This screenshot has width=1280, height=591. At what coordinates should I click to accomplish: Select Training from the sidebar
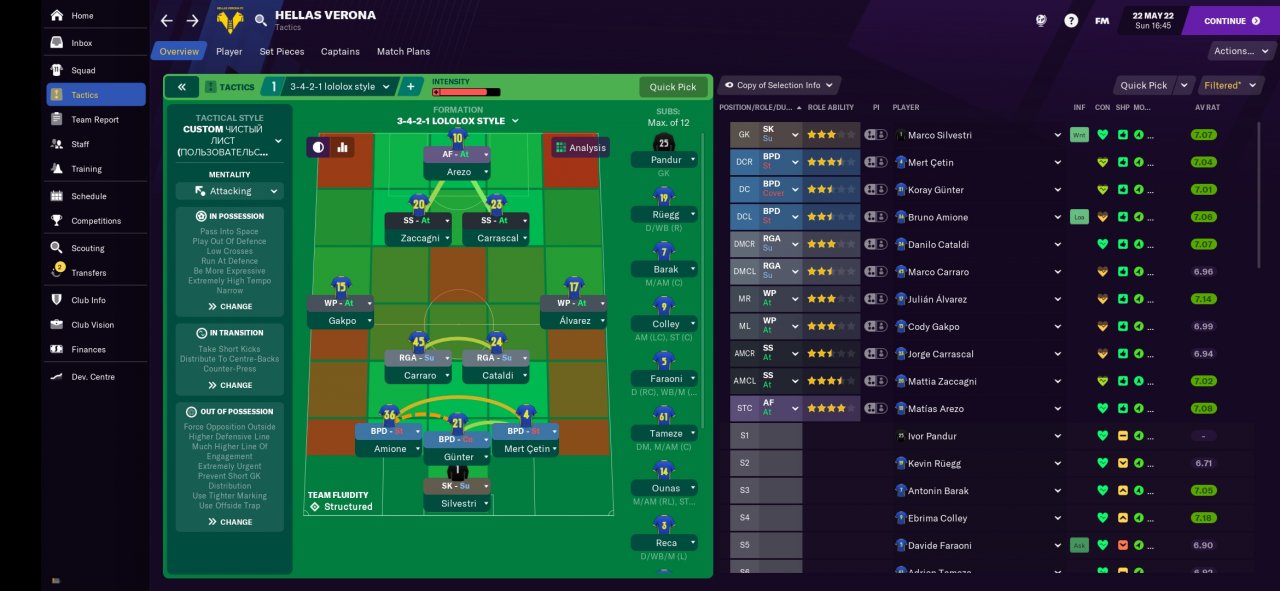point(86,169)
